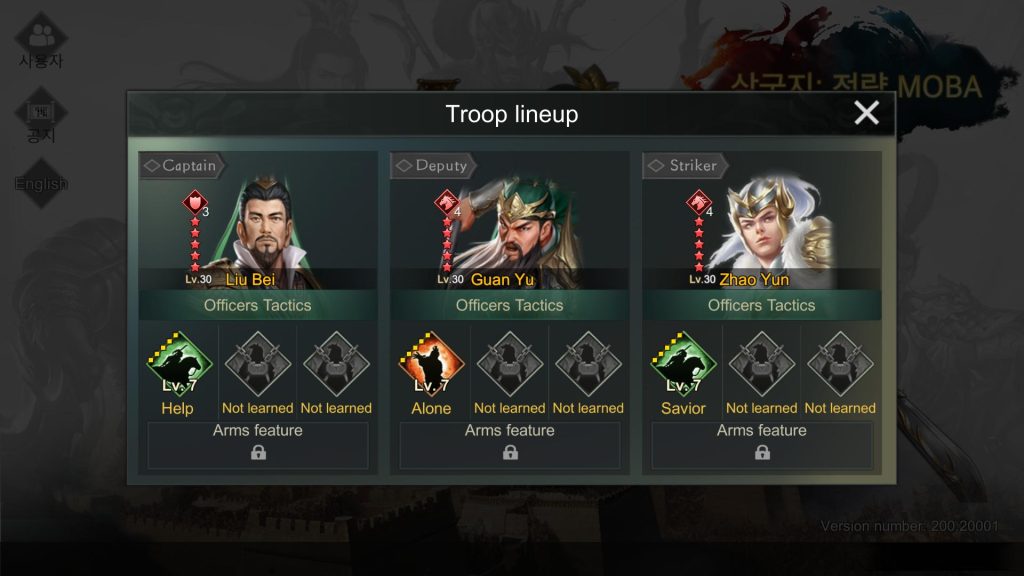Click Guan Yu's locked Arms feature
Screen dimensions: 1024x576
point(510,445)
